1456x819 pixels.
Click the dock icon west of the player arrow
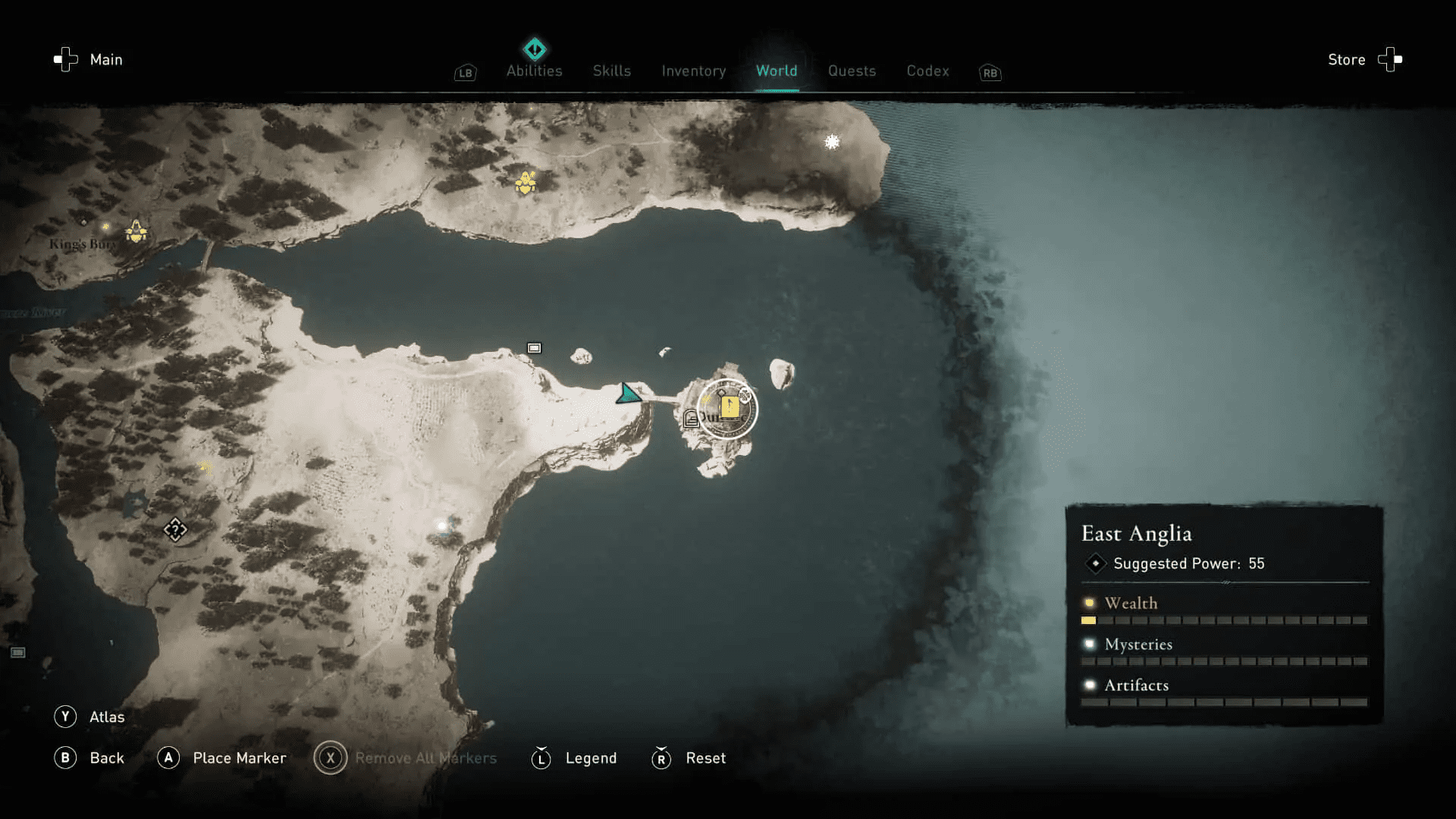pyautogui.click(x=534, y=347)
